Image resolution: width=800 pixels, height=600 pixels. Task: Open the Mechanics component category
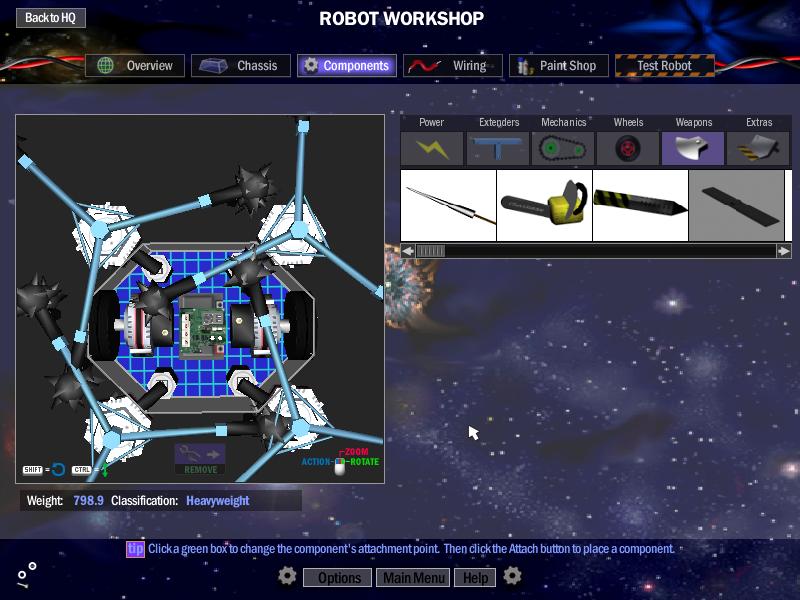563,148
